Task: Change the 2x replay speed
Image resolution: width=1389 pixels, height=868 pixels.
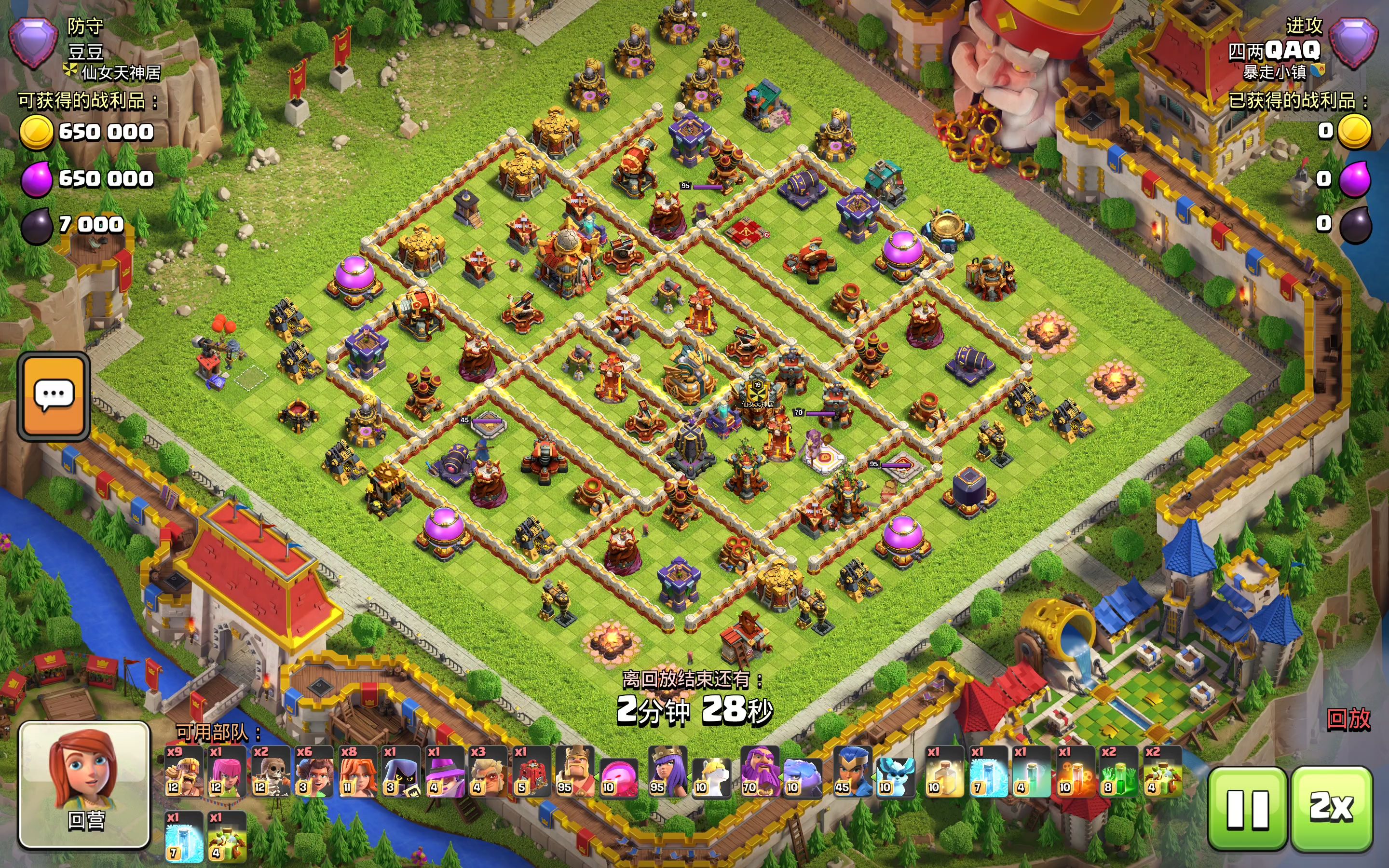Action: tap(1331, 808)
